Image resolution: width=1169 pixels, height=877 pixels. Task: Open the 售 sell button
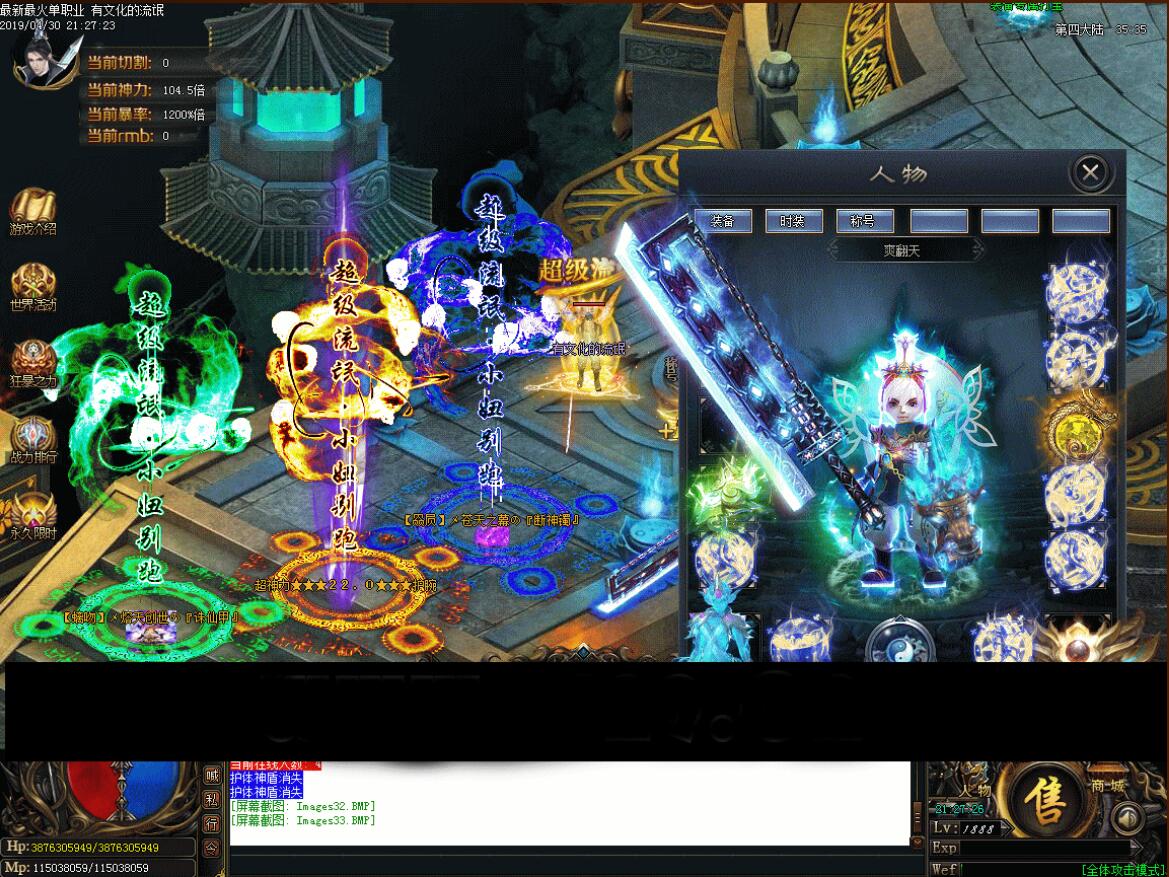[x=1047, y=802]
